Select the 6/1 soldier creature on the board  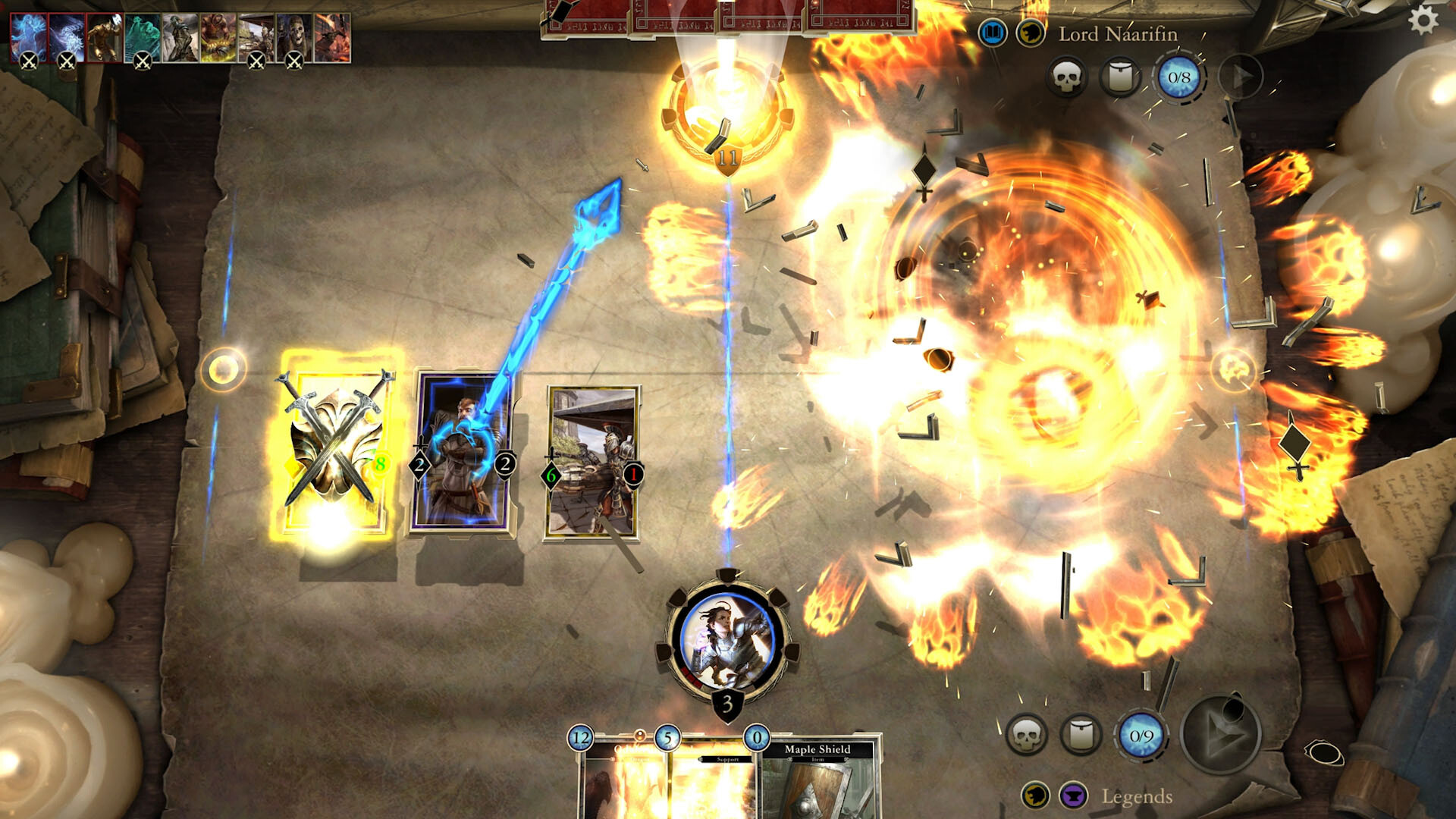[594, 463]
